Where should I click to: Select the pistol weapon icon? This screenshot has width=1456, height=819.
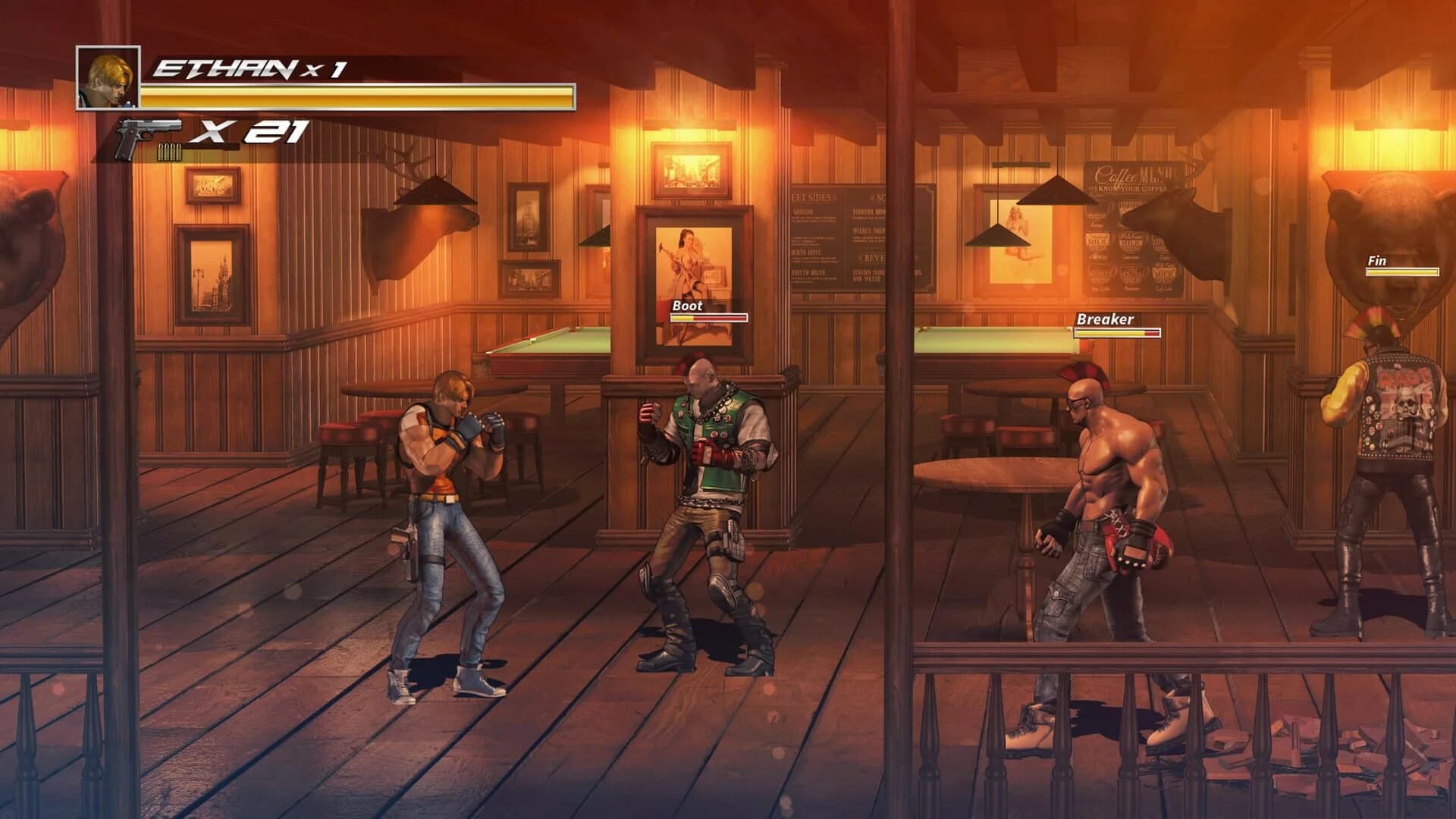click(x=140, y=134)
